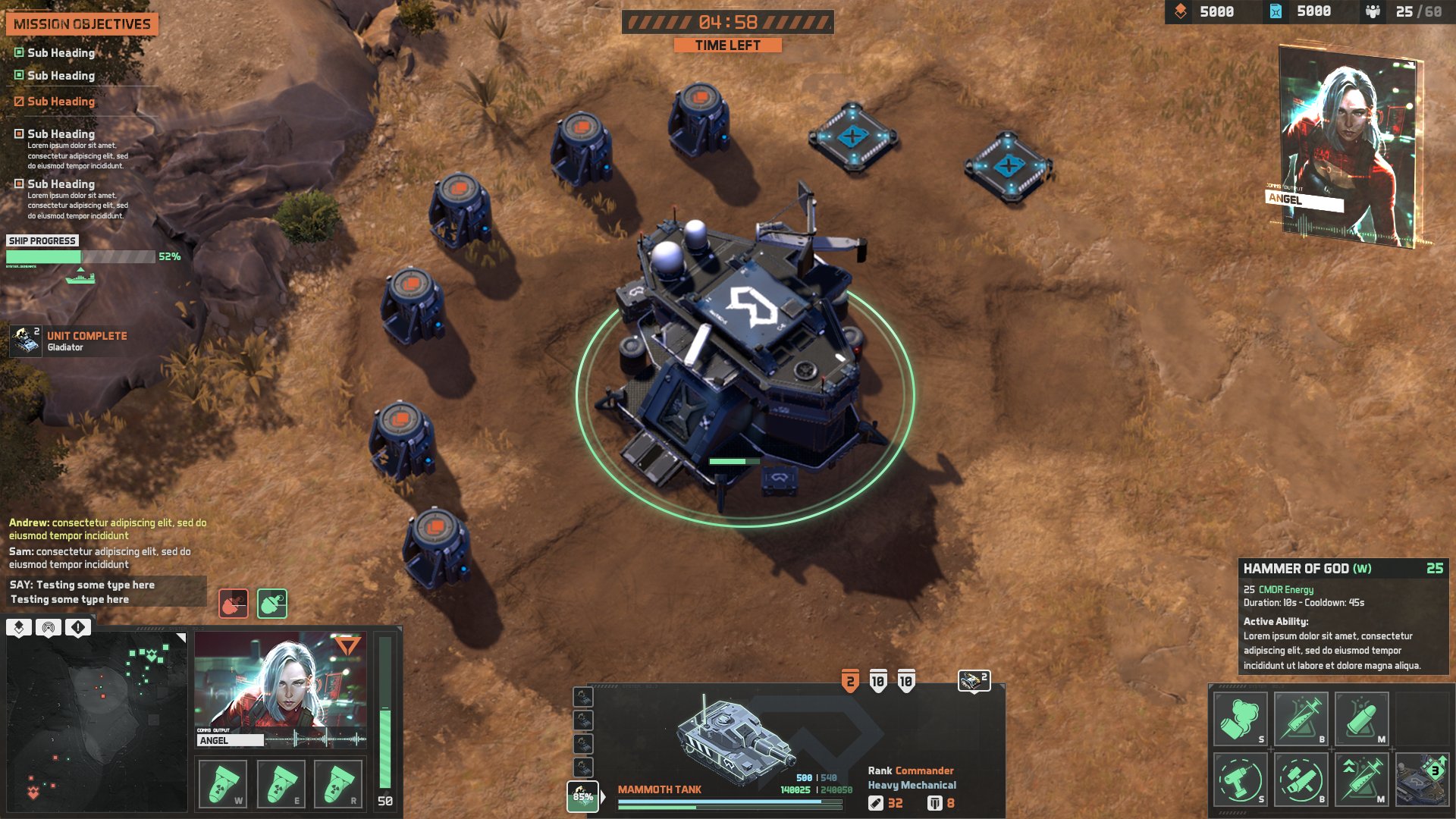Activate the nuke ability marked W

click(x=222, y=783)
